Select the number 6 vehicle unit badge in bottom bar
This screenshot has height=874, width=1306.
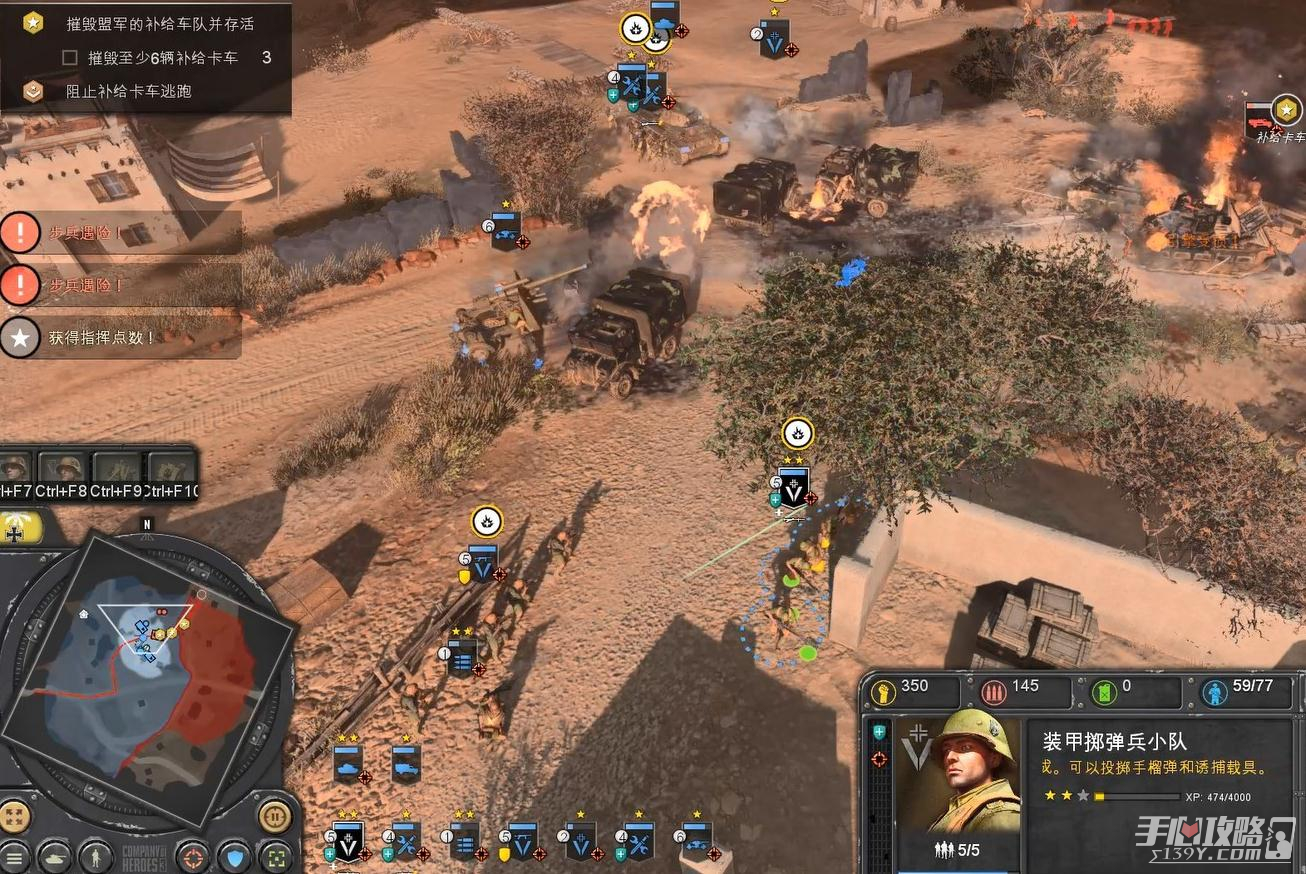tap(696, 842)
